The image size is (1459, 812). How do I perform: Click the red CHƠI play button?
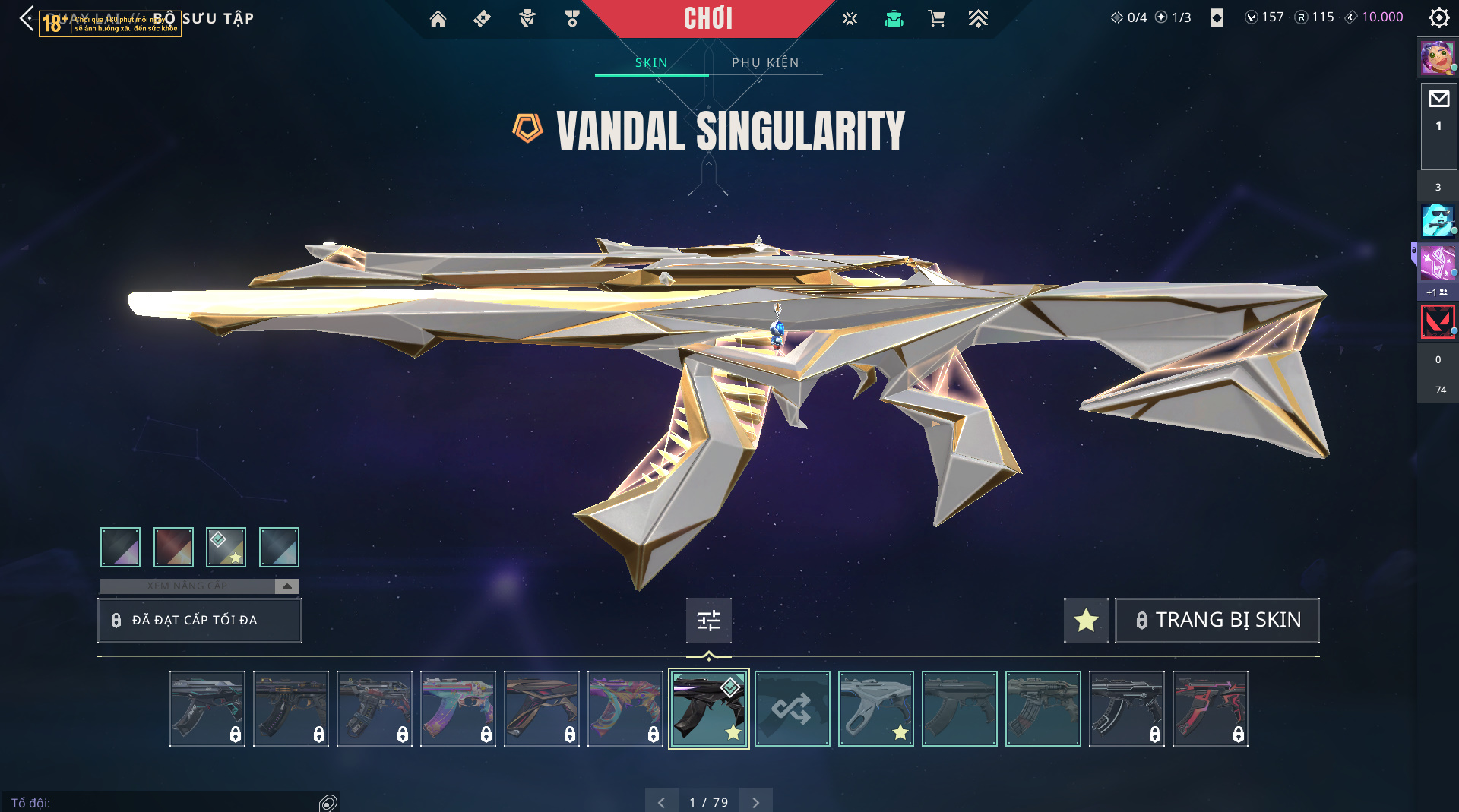[707, 18]
